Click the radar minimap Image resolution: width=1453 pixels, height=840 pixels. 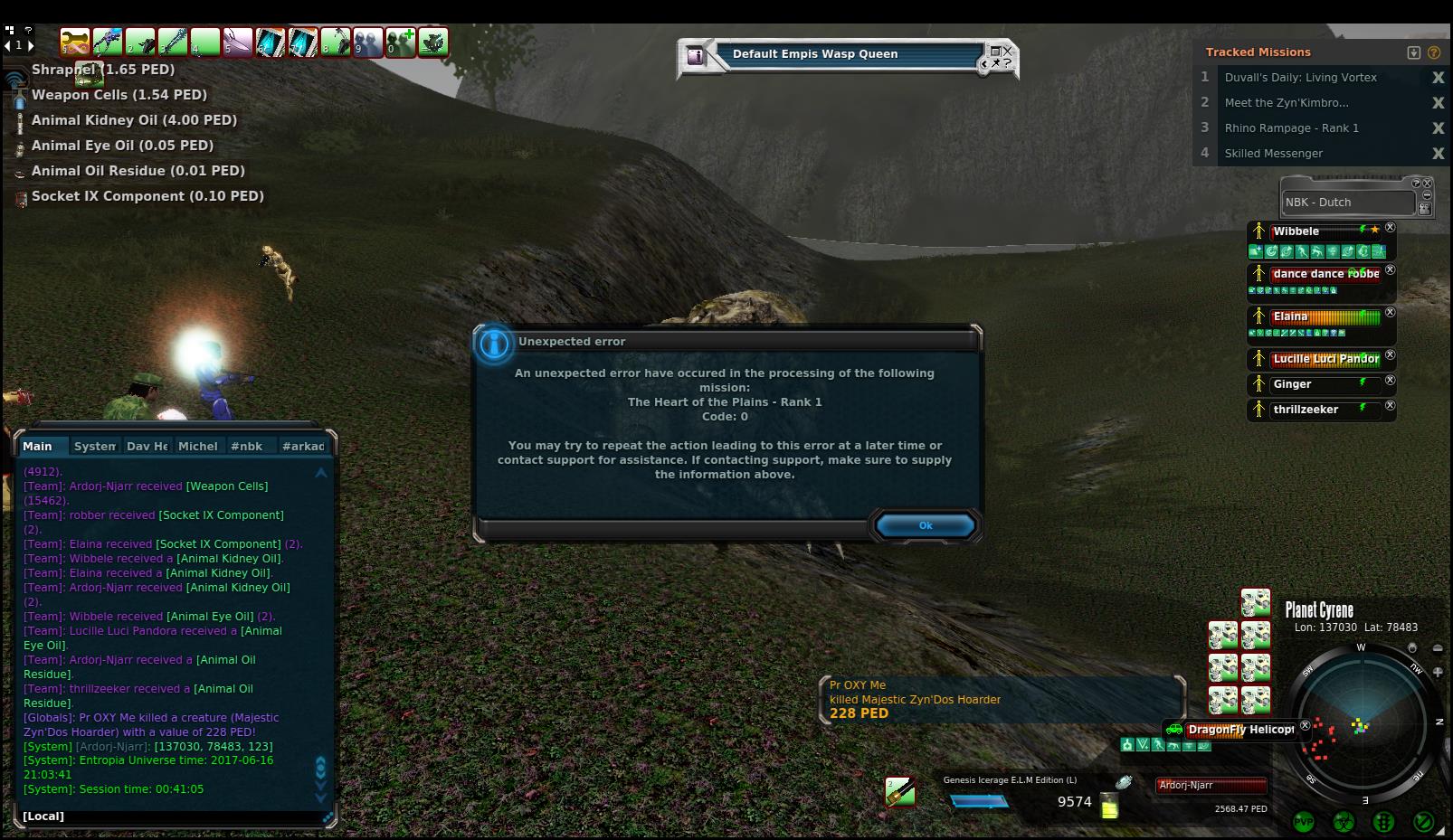[1362, 725]
